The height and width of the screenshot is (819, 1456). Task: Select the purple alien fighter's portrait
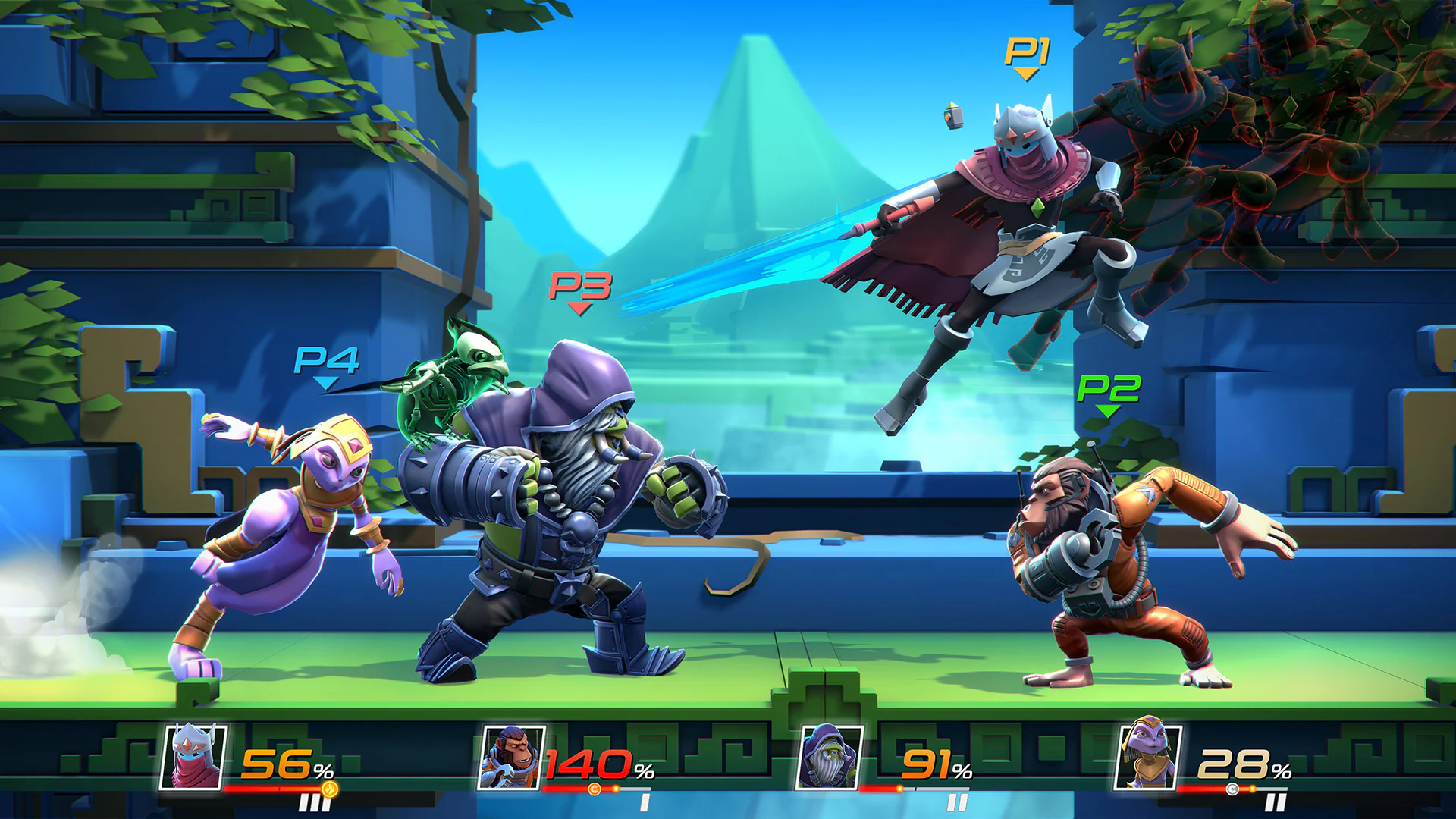pyautogui.click(x=1148, y=756)
